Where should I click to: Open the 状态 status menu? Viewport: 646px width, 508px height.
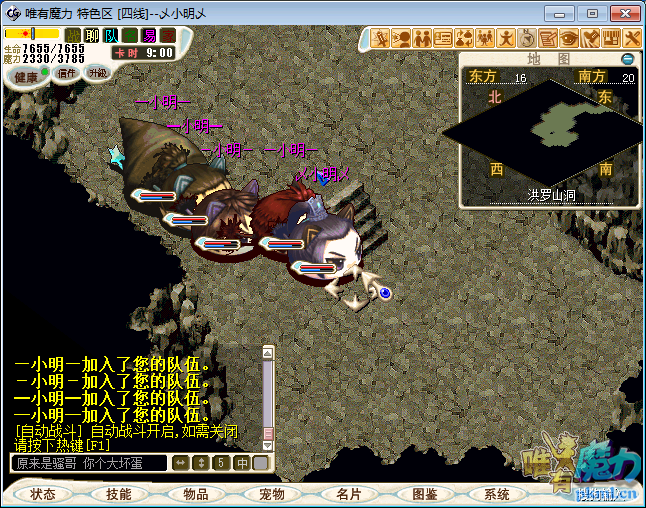click(43, 494)
